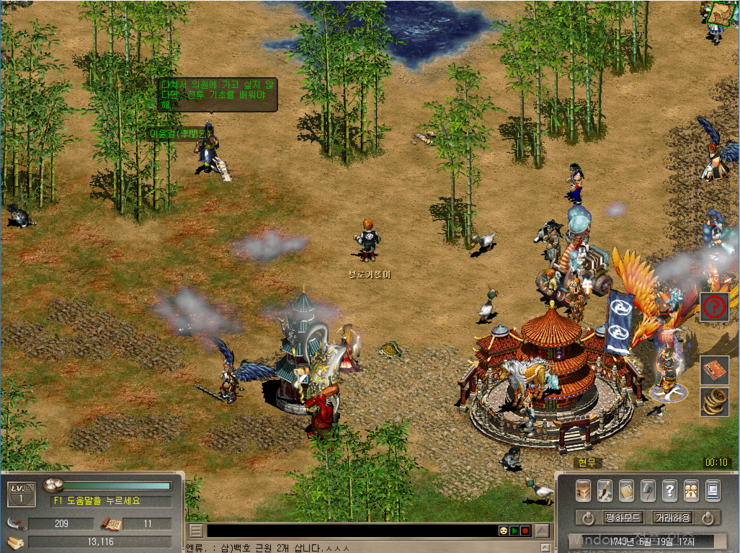Open the red book side icon

tap(713, 370)
